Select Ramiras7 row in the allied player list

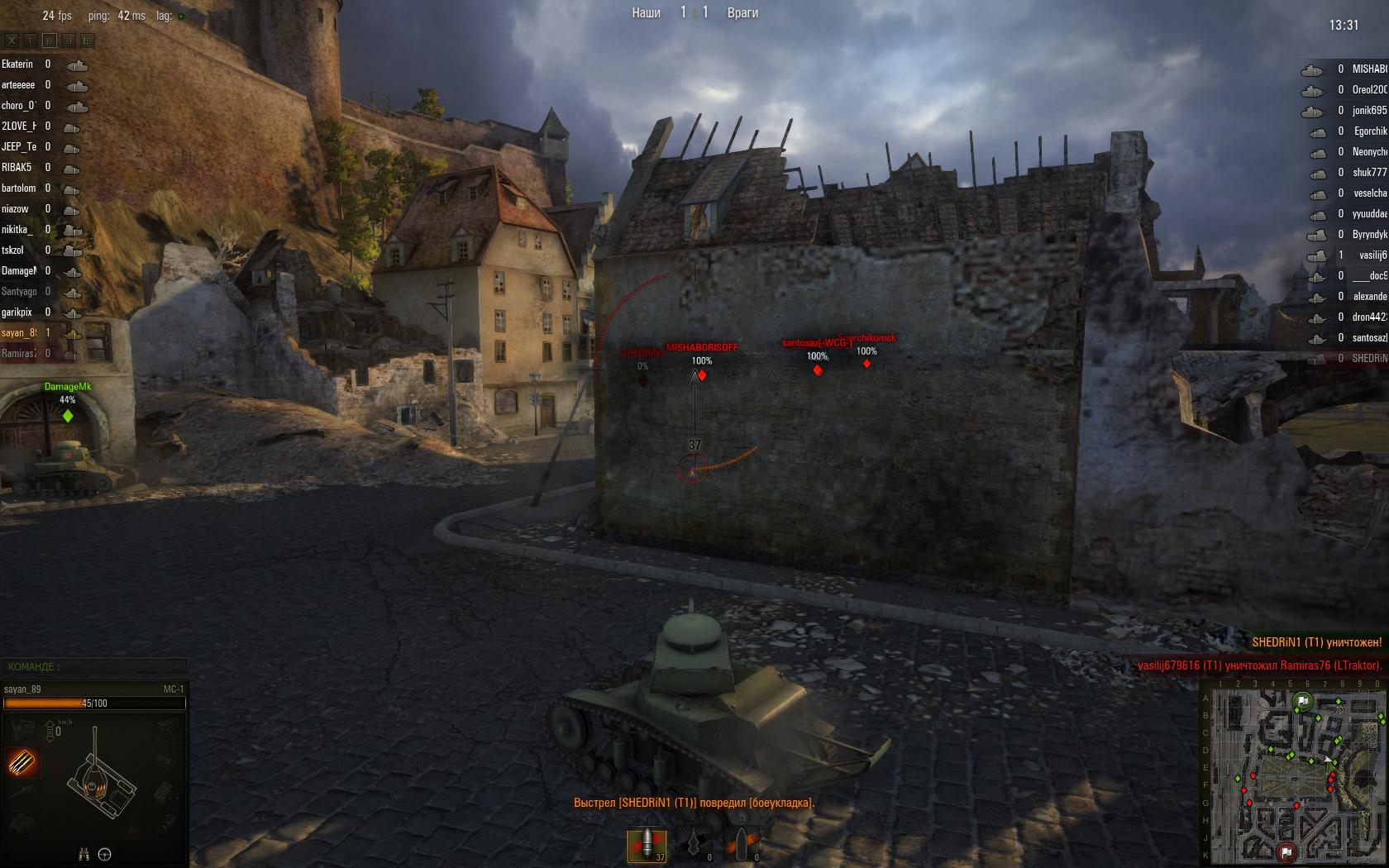pyautogui.click(x=18, y=354)
